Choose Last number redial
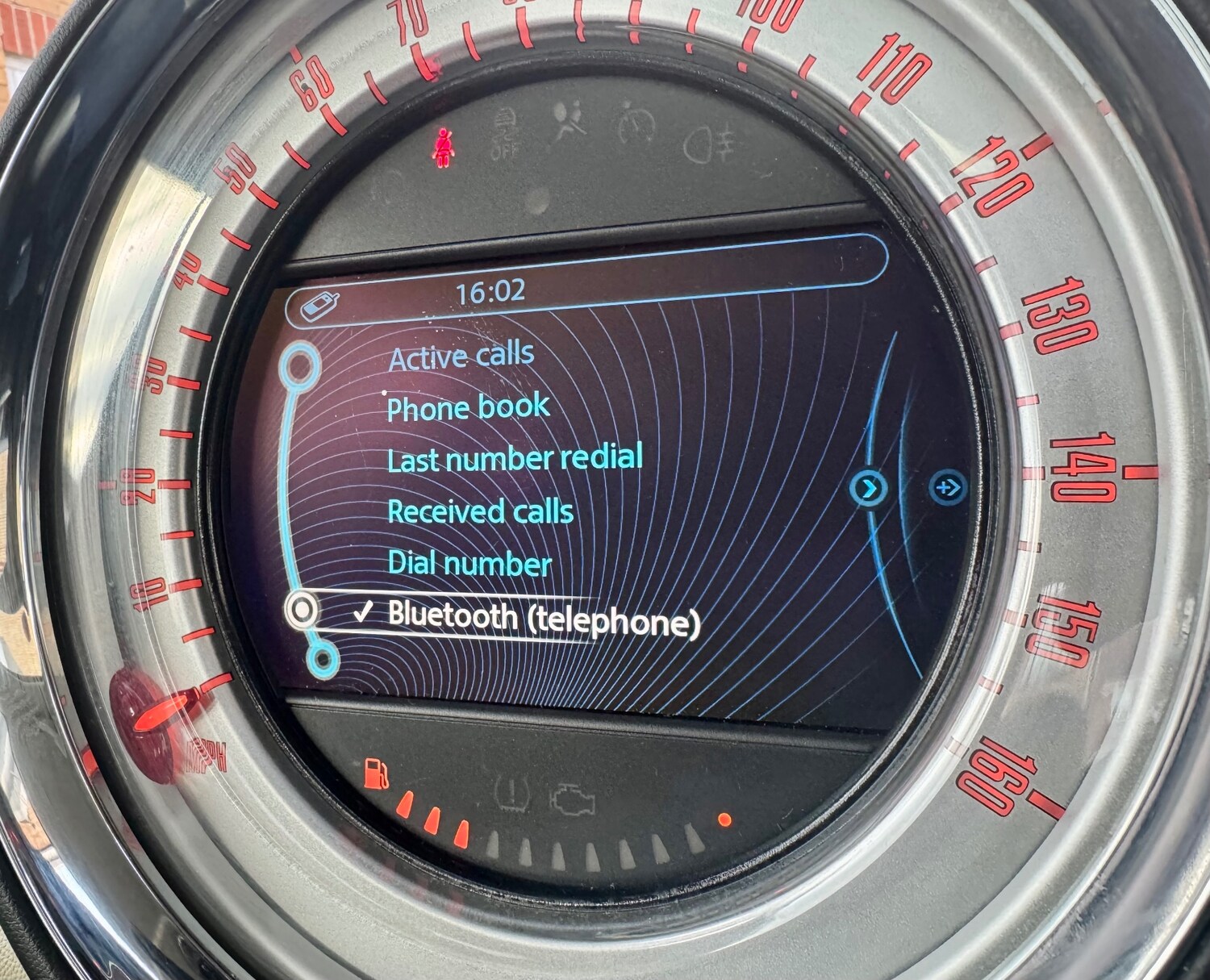The height and width of the screenshot is (980, 1210). point(515,459)
